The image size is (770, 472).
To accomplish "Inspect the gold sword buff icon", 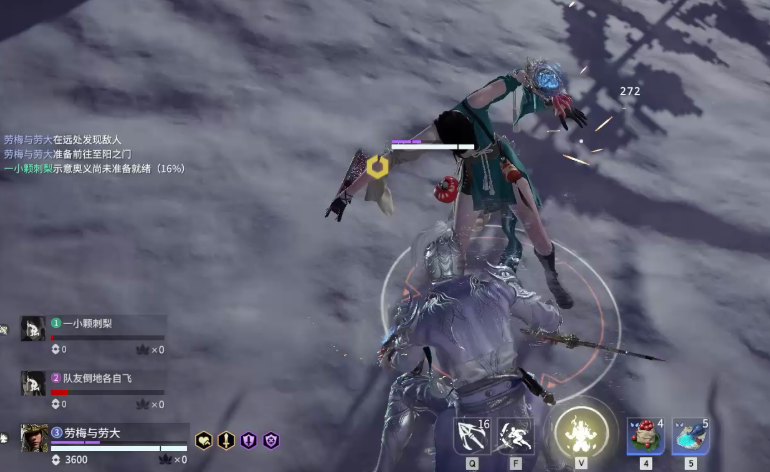I will (x=226, y=440).
